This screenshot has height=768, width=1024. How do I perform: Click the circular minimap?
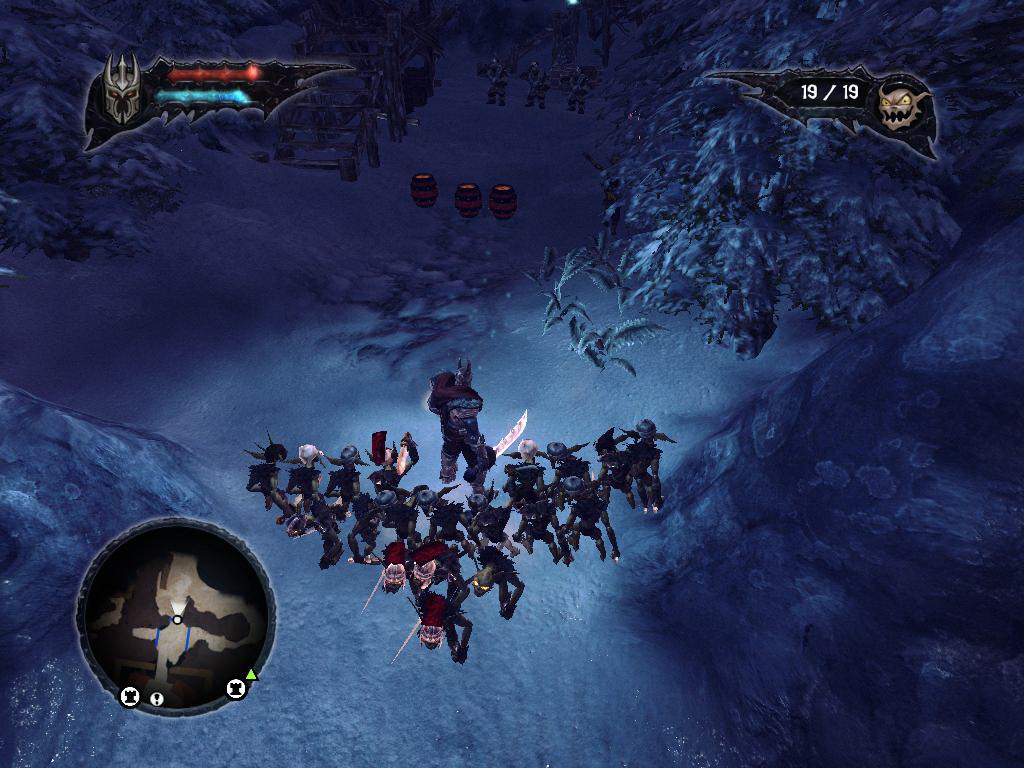tap(176, 617)
